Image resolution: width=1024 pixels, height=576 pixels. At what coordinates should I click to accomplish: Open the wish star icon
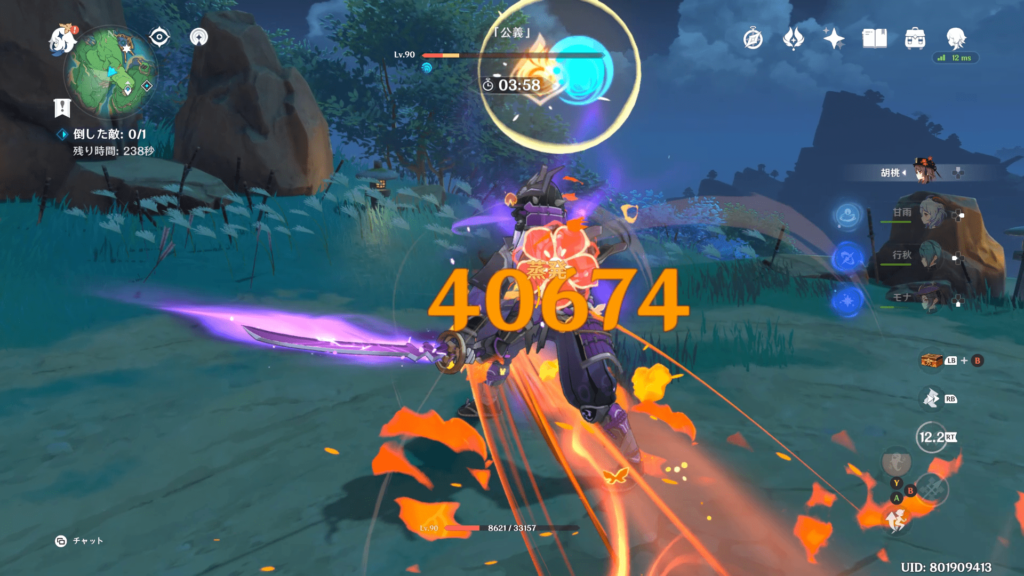[x=834, y=38]
